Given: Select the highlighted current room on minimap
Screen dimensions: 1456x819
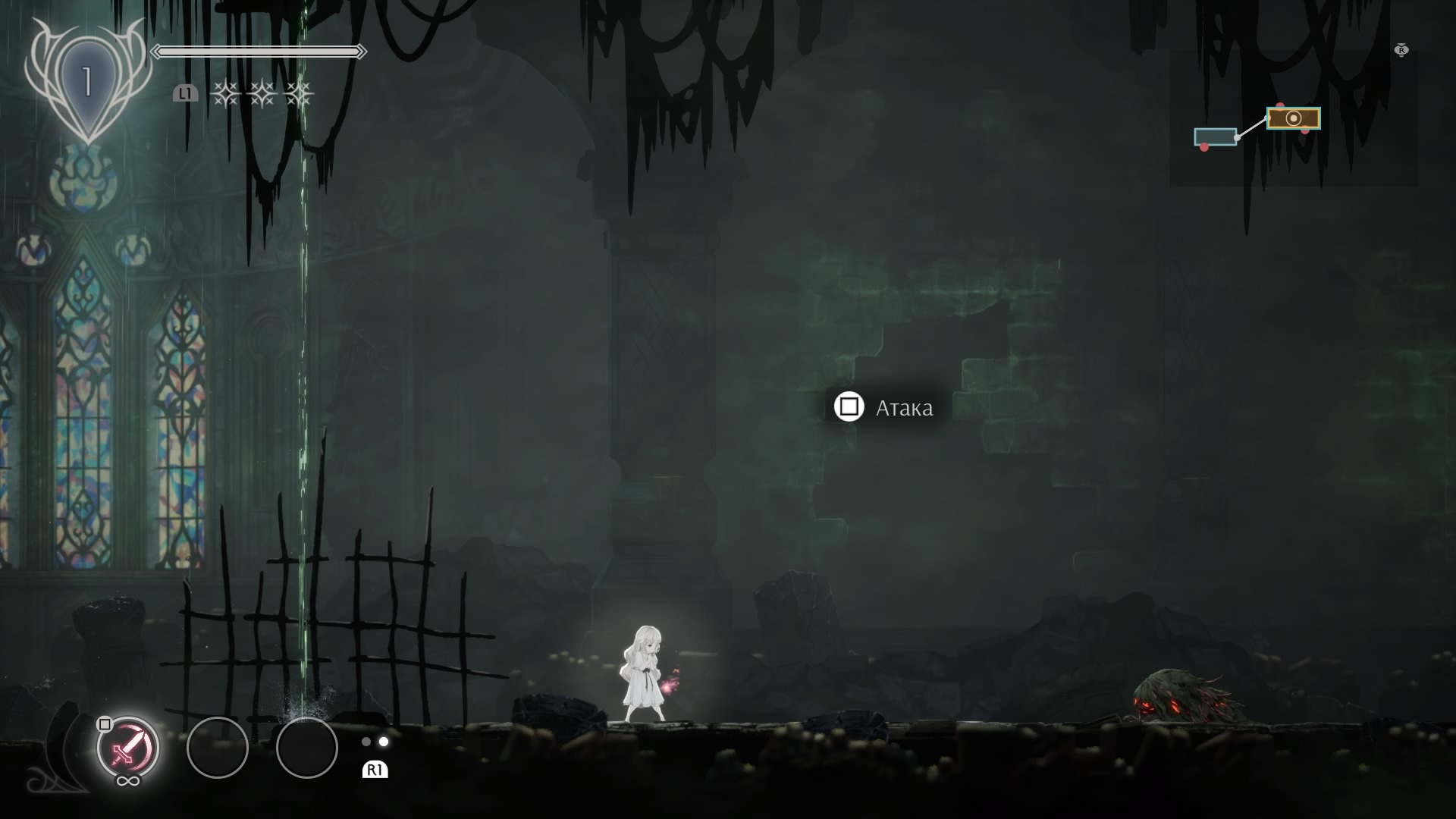Looking at the screenshot, I should coord(1293,118).
